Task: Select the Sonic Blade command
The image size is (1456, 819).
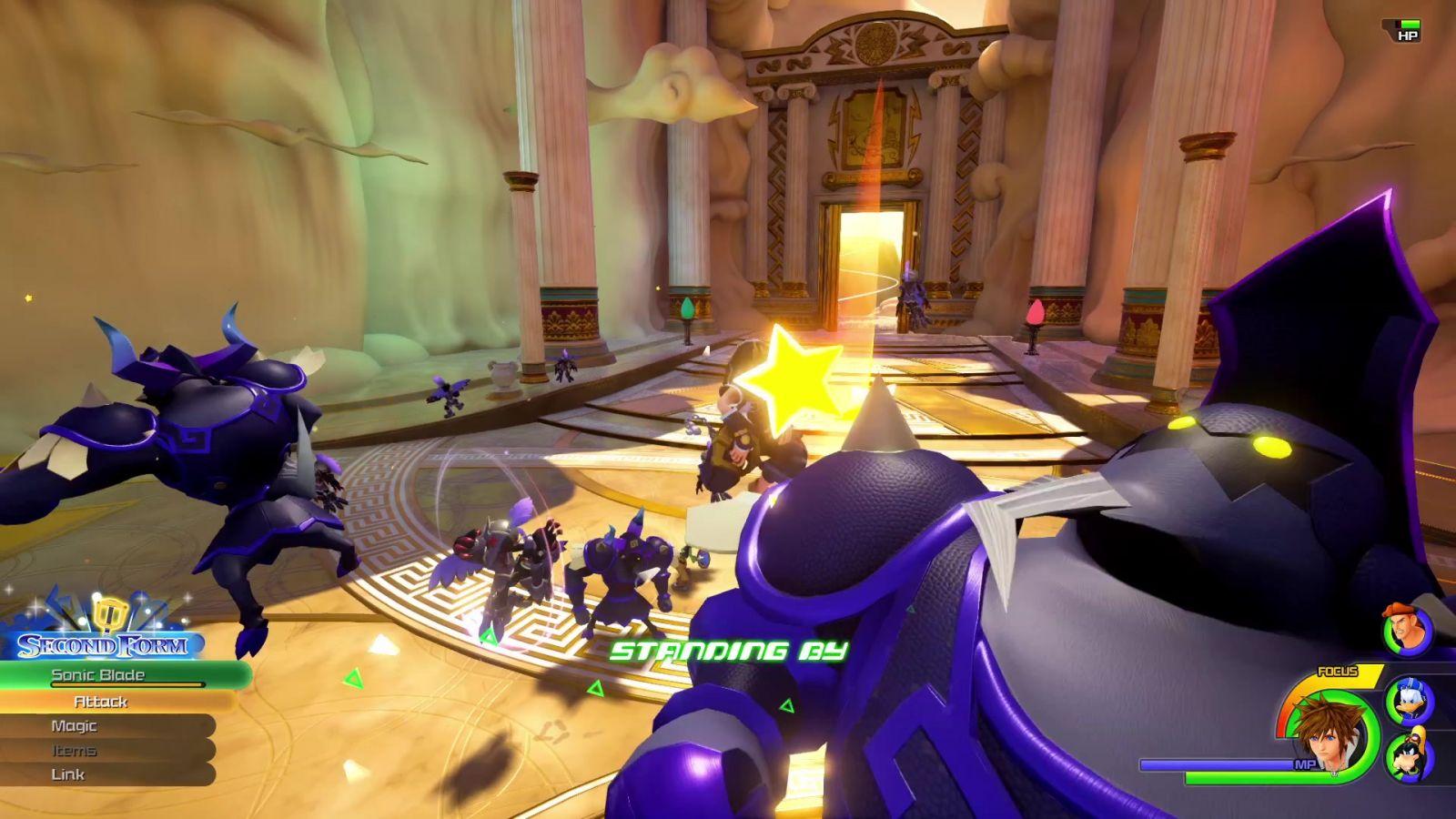Action: 98,675
